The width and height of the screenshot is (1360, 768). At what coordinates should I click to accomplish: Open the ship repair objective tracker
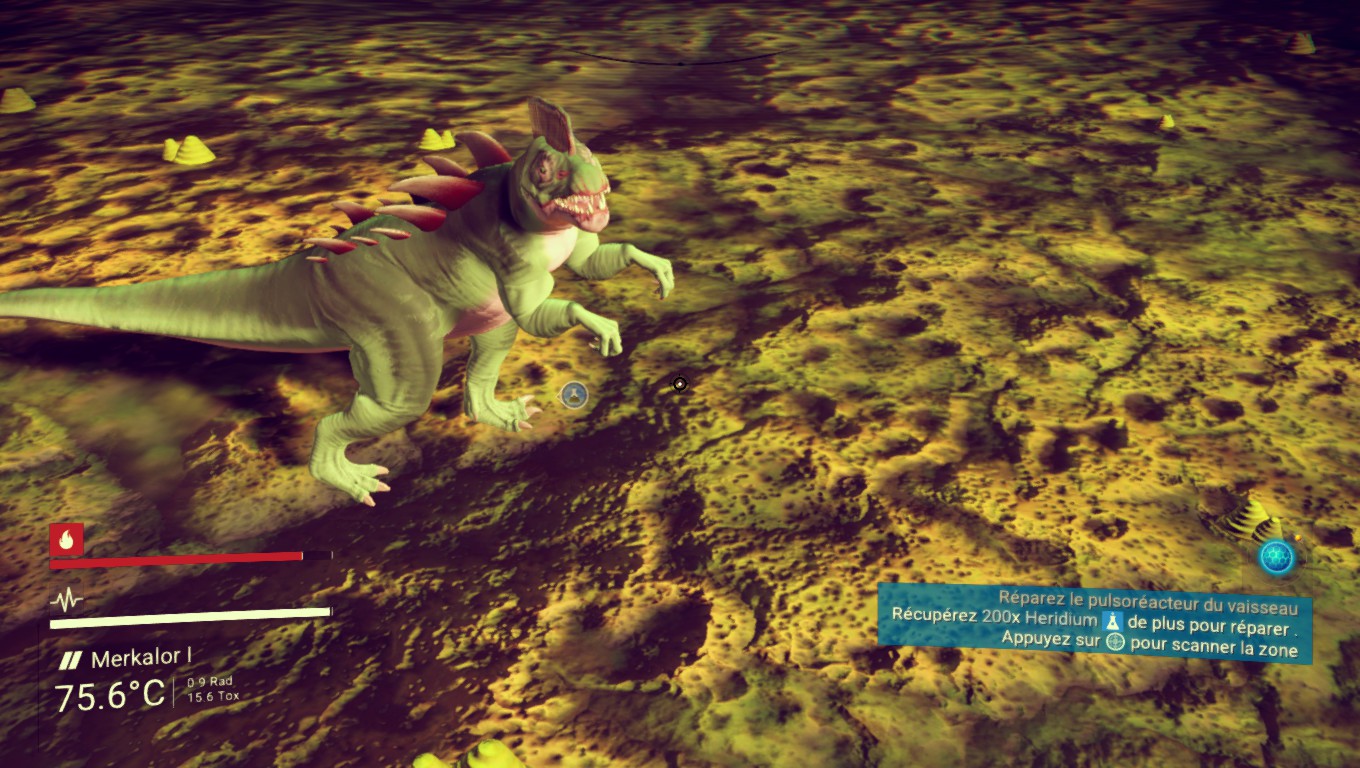coord(1095,623)
